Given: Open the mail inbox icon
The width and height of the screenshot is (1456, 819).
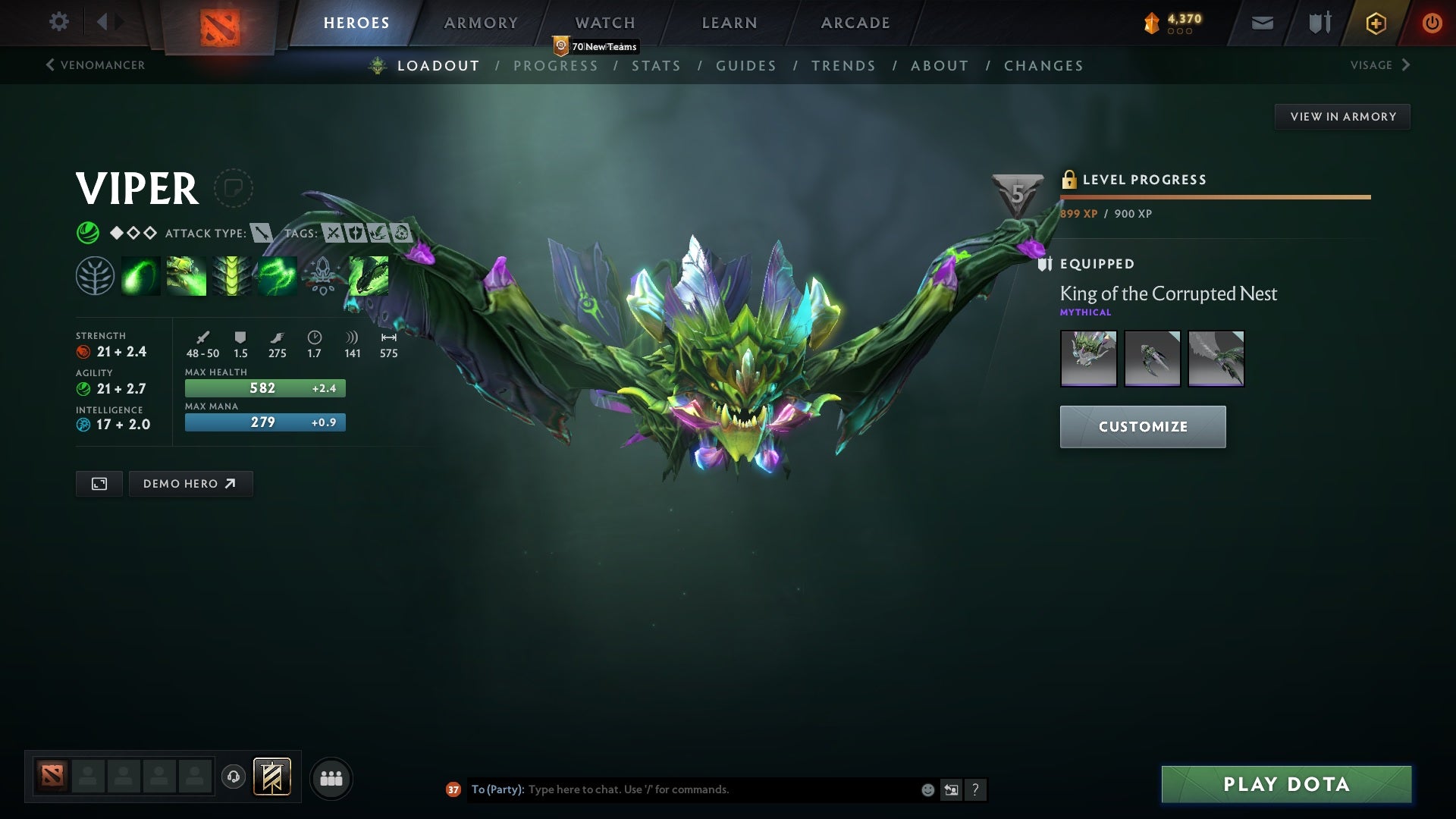Looking at the screenshot, I should tap(1262, 23).
